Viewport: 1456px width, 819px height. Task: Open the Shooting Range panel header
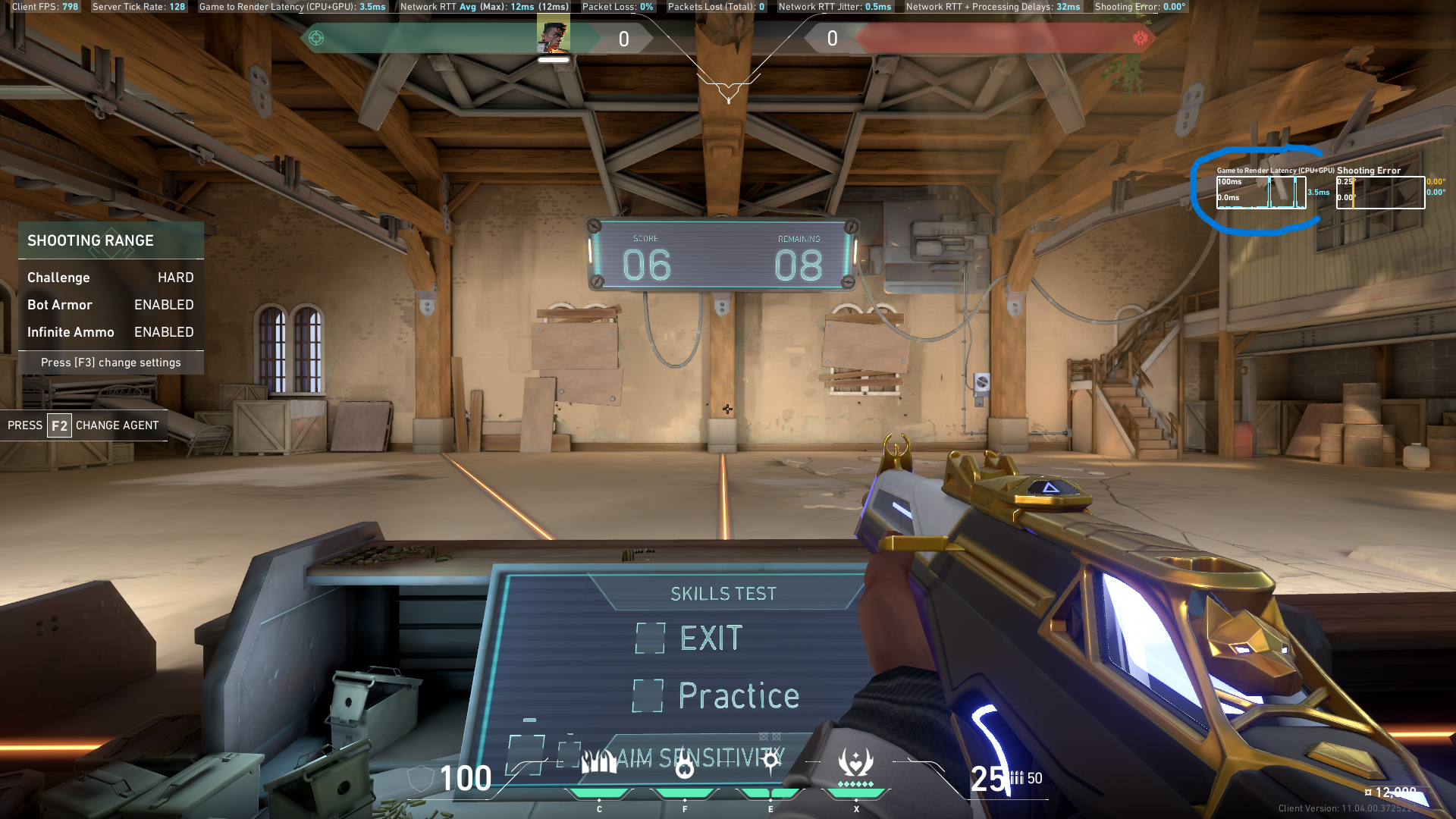[111, 240]
